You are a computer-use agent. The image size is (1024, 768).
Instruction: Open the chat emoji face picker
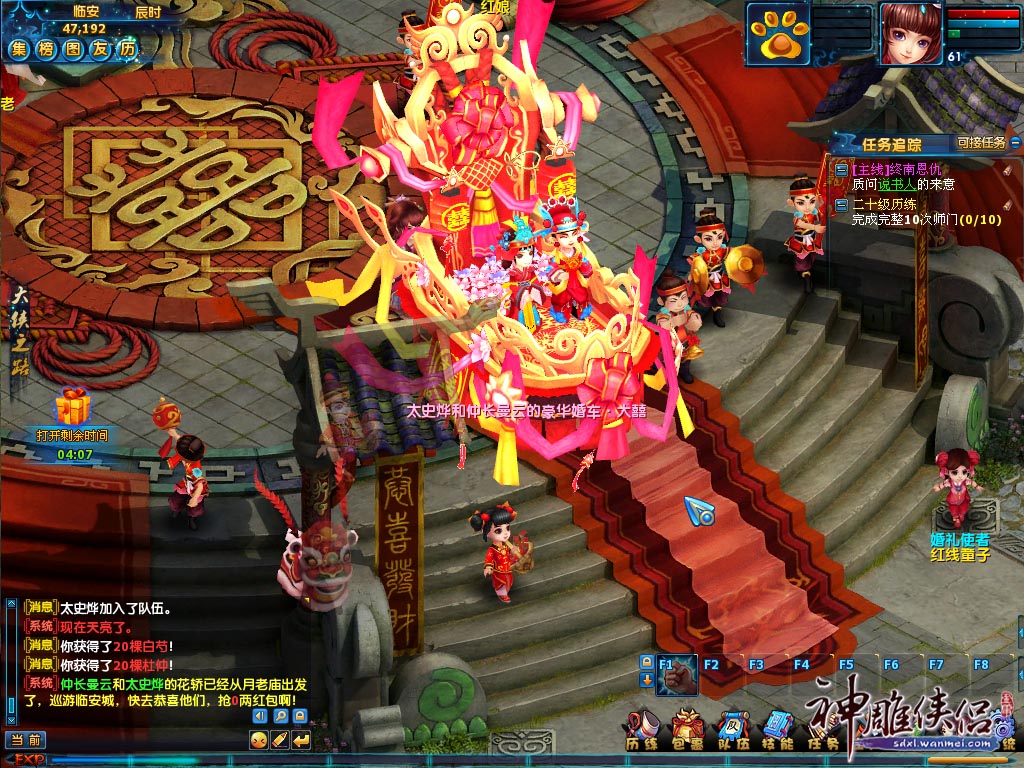pos(259,740)
